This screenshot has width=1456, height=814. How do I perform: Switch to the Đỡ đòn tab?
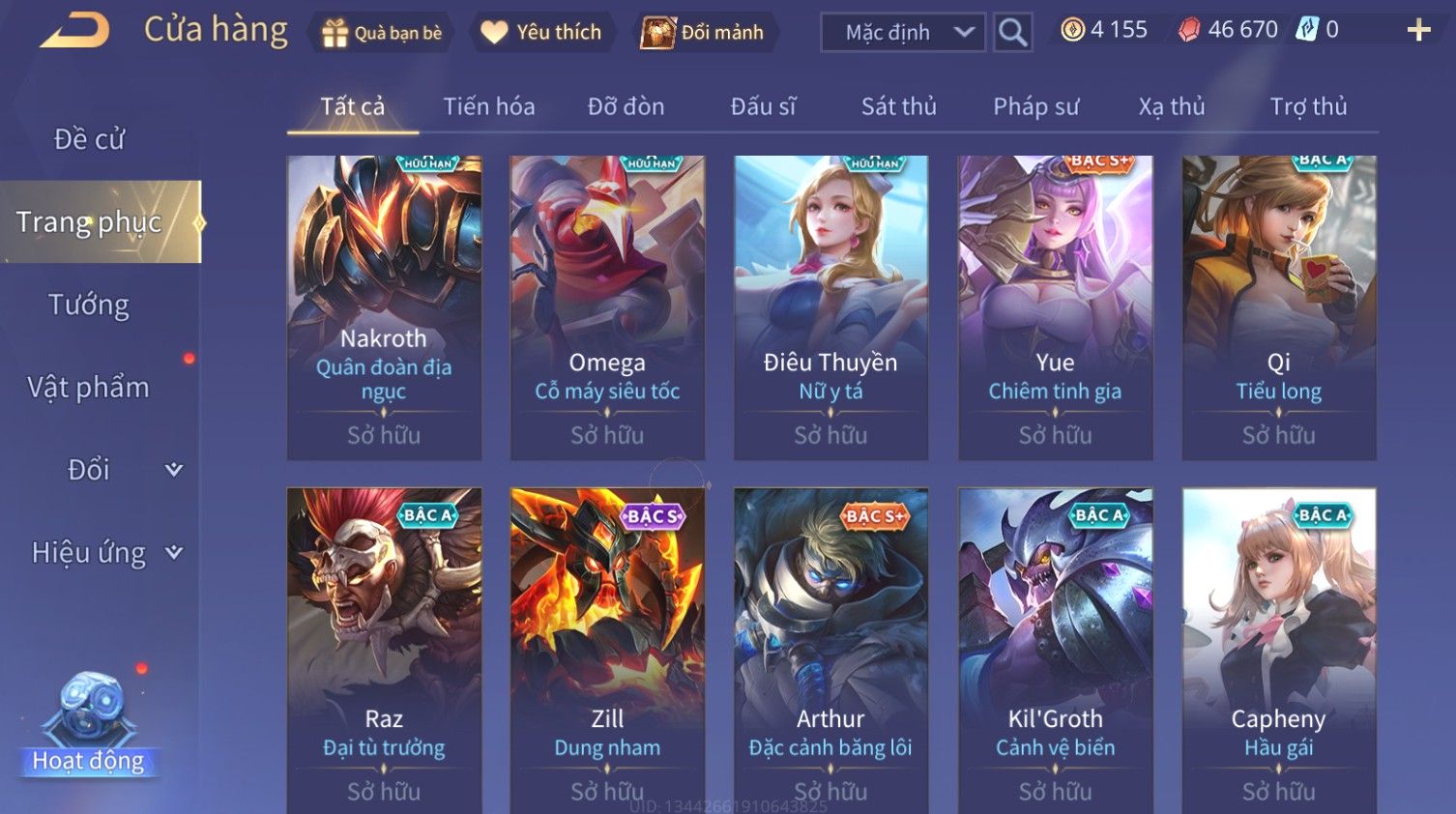[626, 106]
